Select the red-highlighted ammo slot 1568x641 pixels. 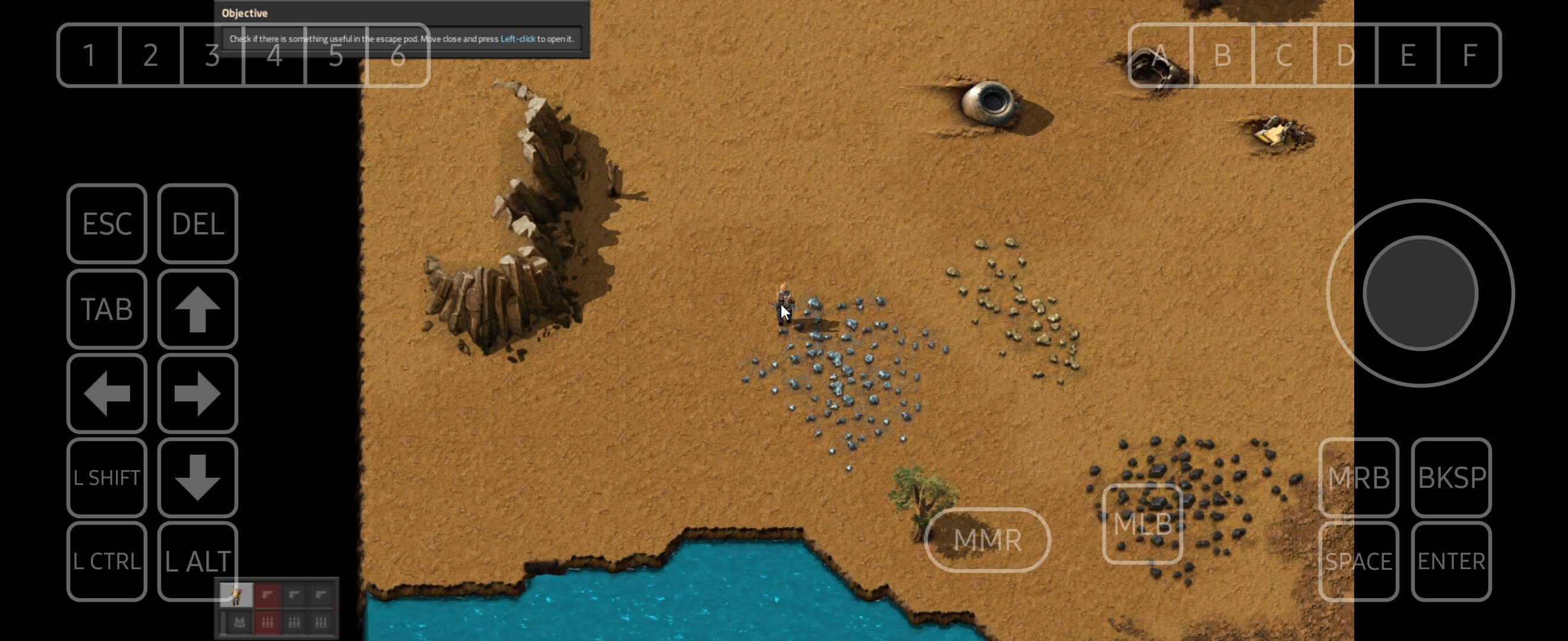(267, 621)
